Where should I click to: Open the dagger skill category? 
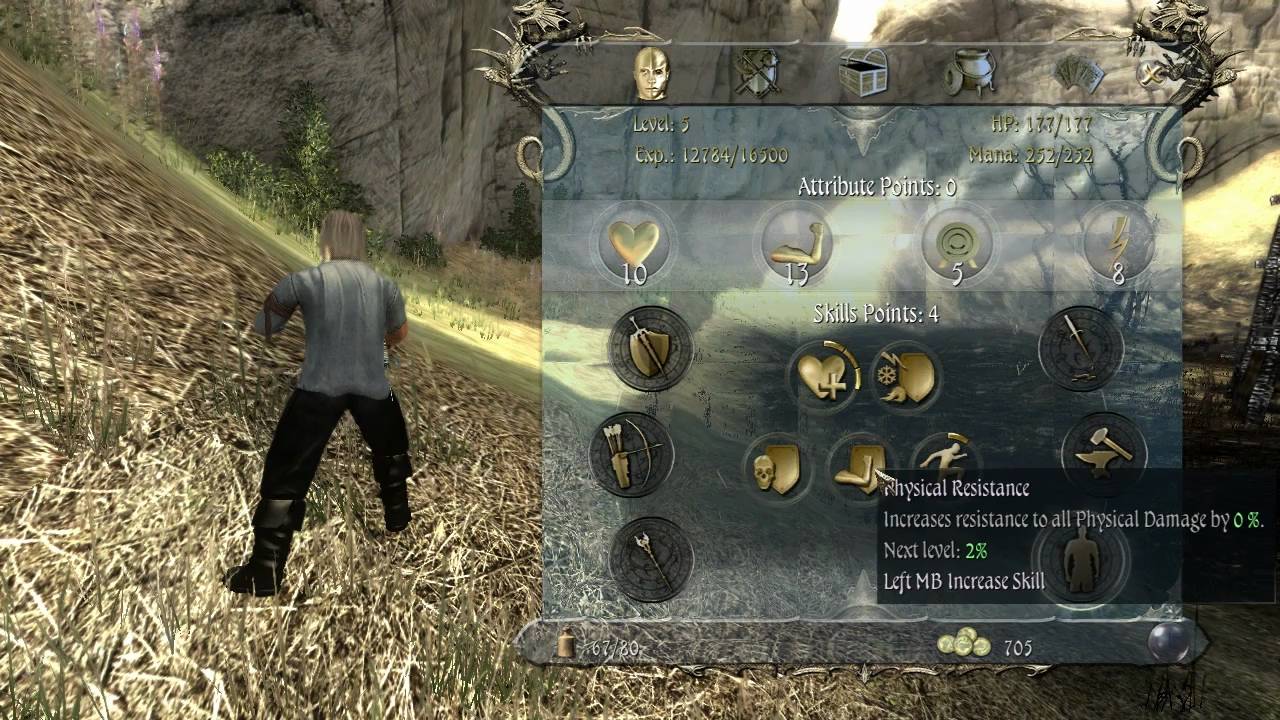1080,349
